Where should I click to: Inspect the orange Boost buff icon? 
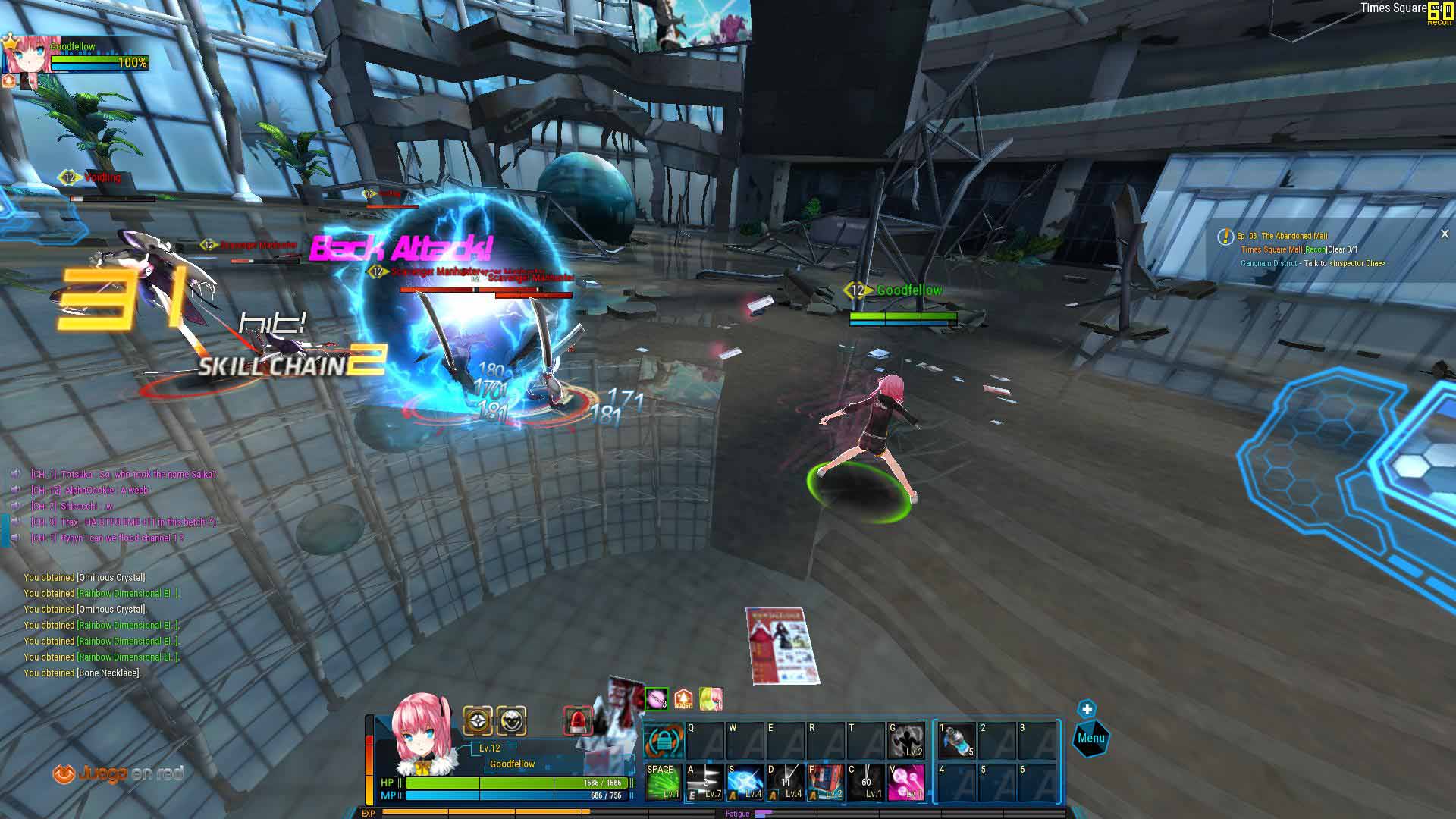683,698
